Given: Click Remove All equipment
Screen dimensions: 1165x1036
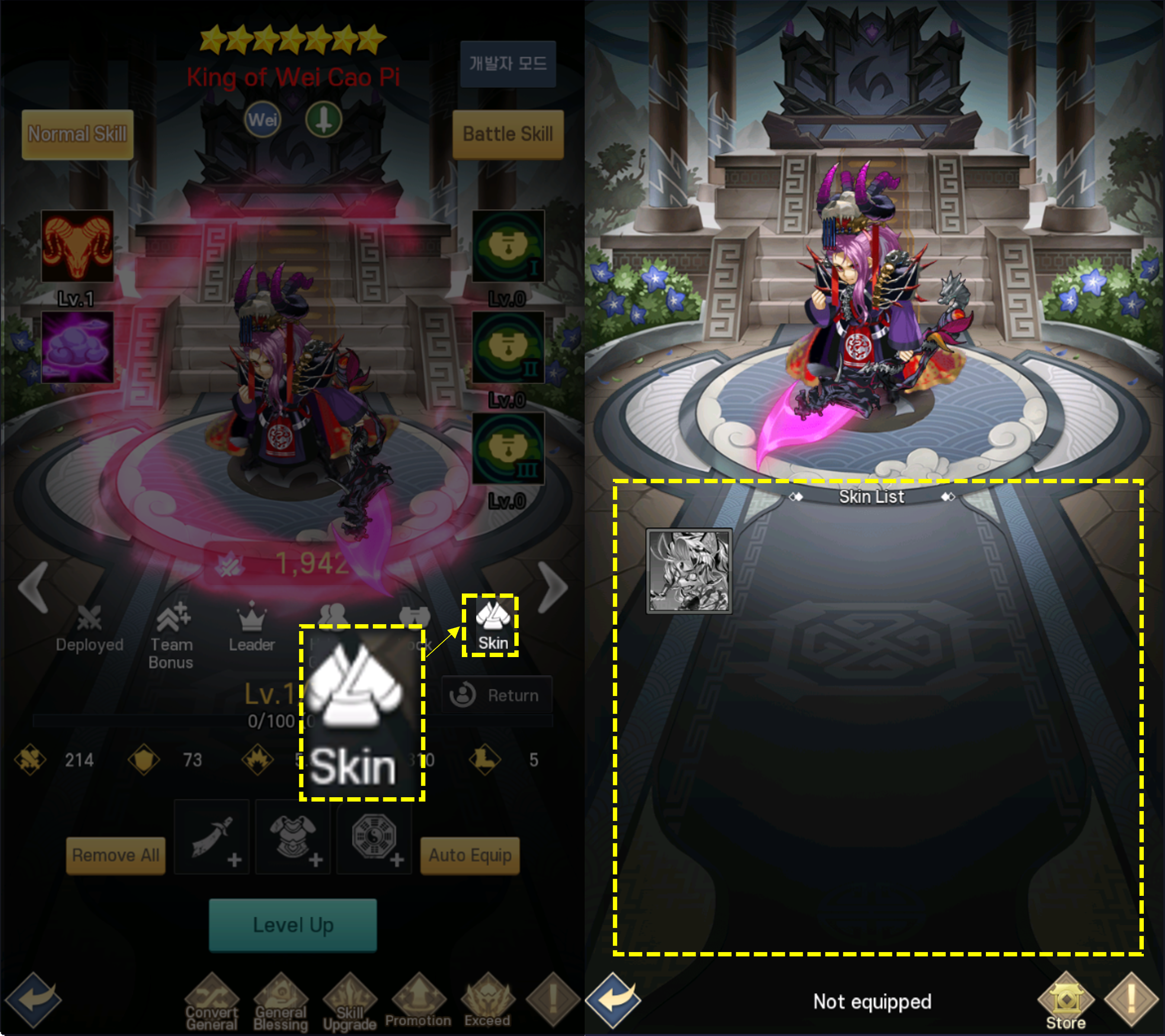Looking at the screenshot, I should (x=115, y=855).
